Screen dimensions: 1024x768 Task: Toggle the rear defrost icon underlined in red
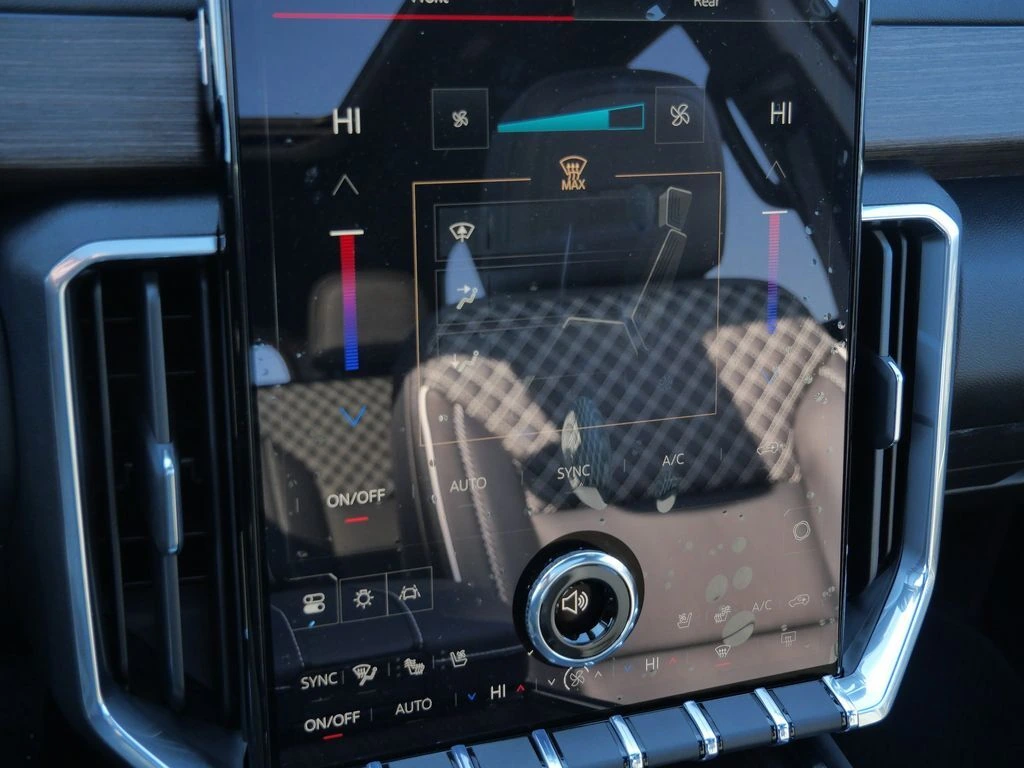721,651
